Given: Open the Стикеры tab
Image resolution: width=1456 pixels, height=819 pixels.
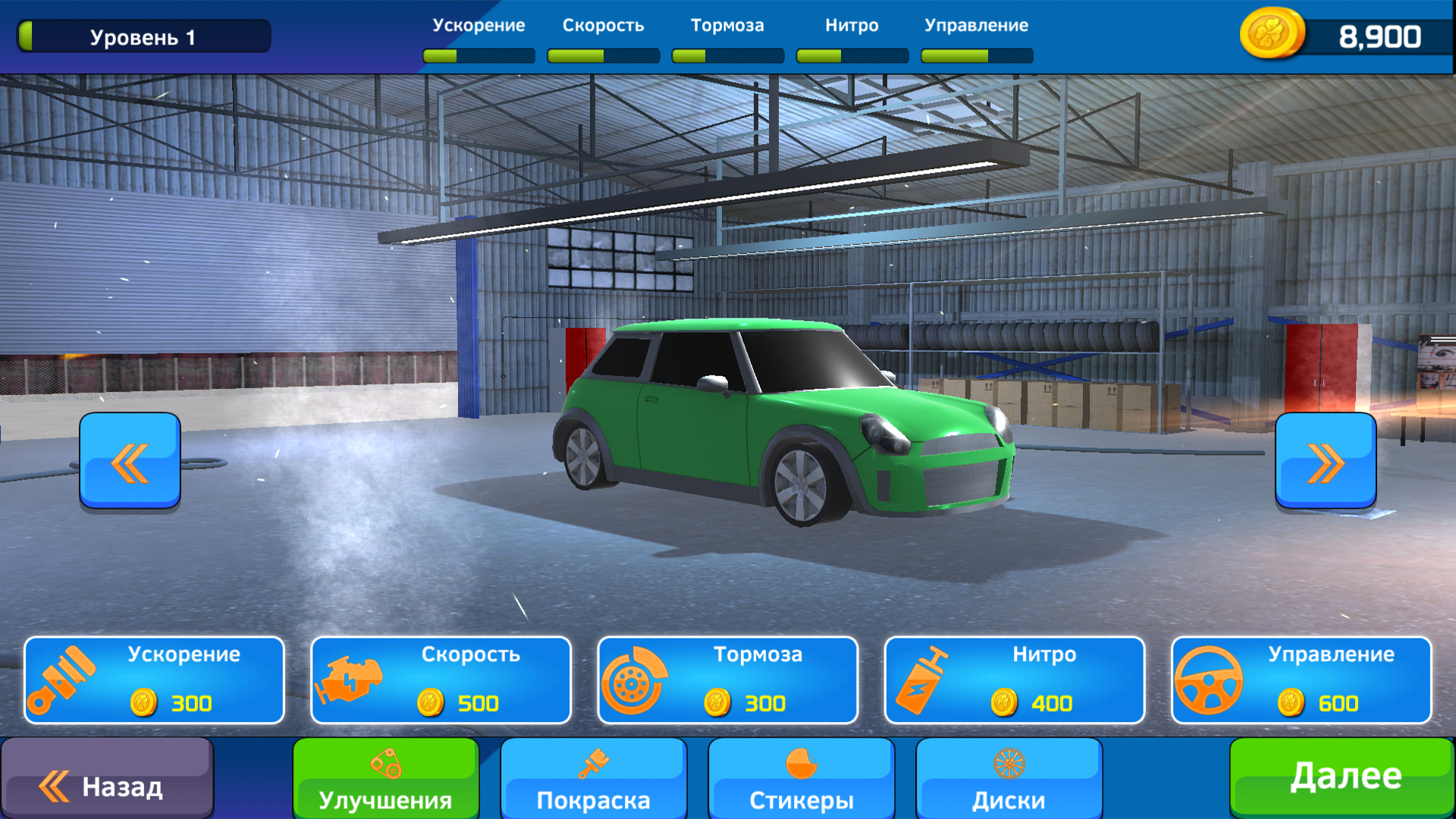Looking at the screenshot, I should [x=801, y=781].
